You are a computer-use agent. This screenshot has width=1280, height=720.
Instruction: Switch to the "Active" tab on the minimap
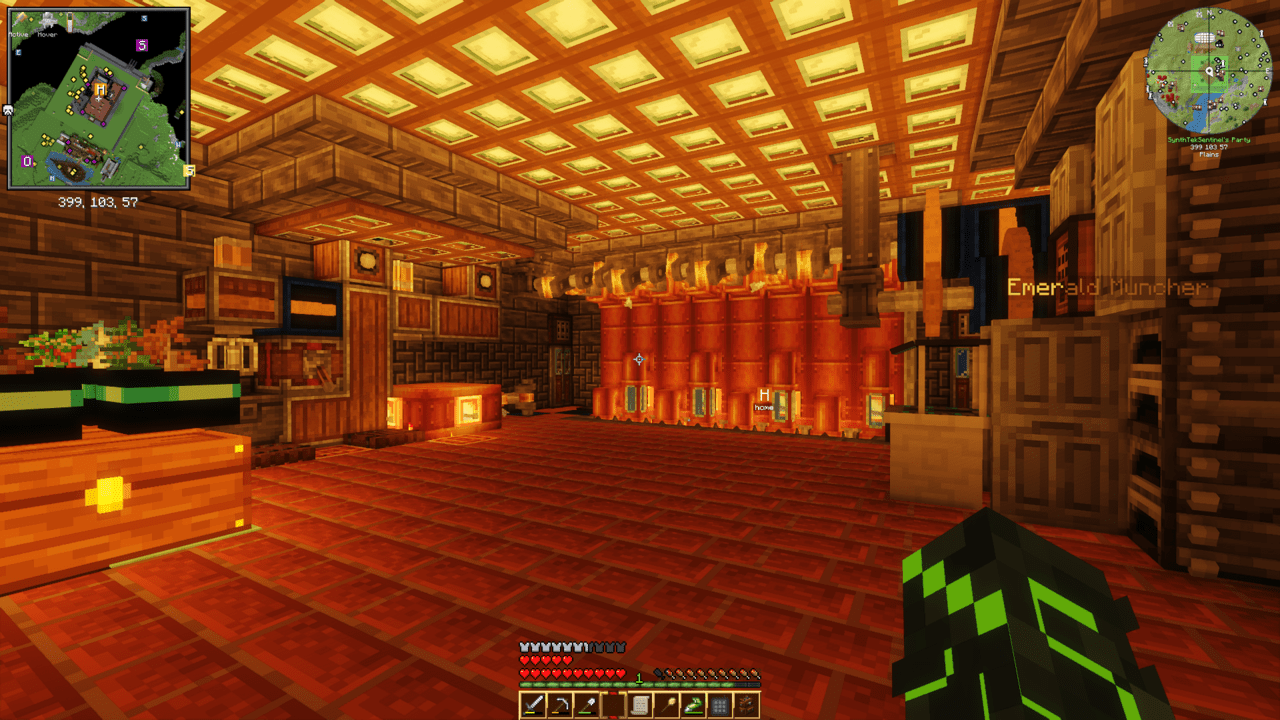(18, 35)
